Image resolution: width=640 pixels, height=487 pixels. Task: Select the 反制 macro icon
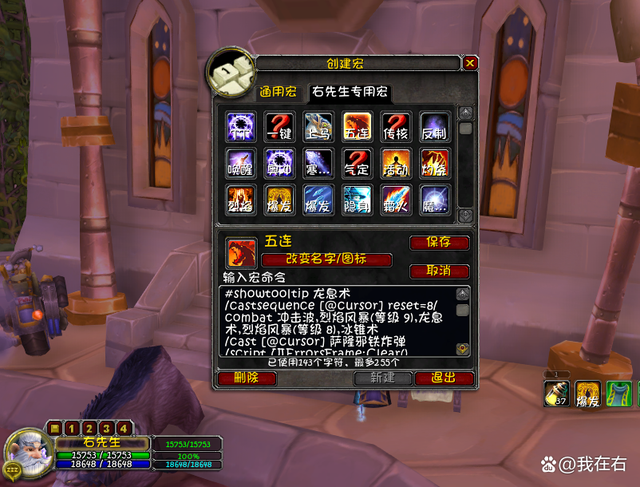pyautogui.click(x=434, y=126)
